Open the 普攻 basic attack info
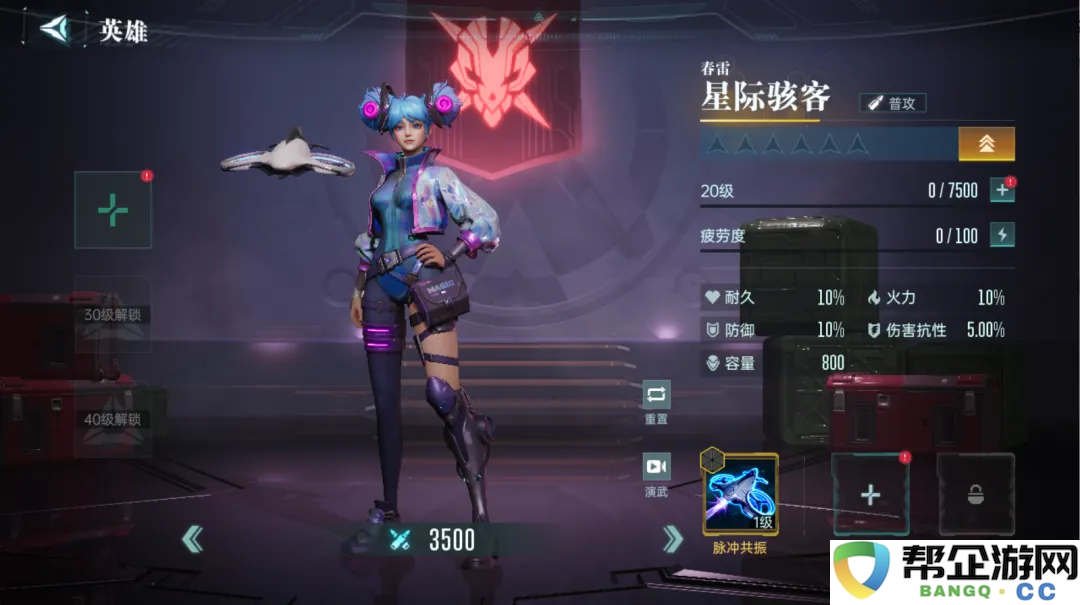 pos(893,103)
